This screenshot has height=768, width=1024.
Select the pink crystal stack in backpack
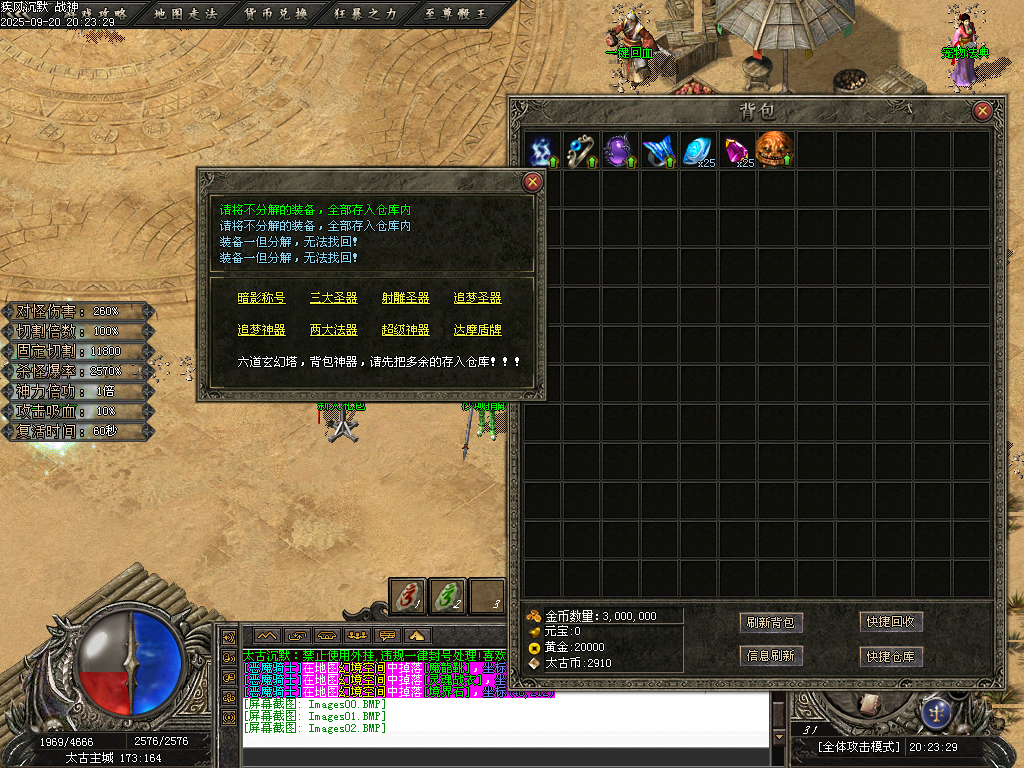point(737,150)
